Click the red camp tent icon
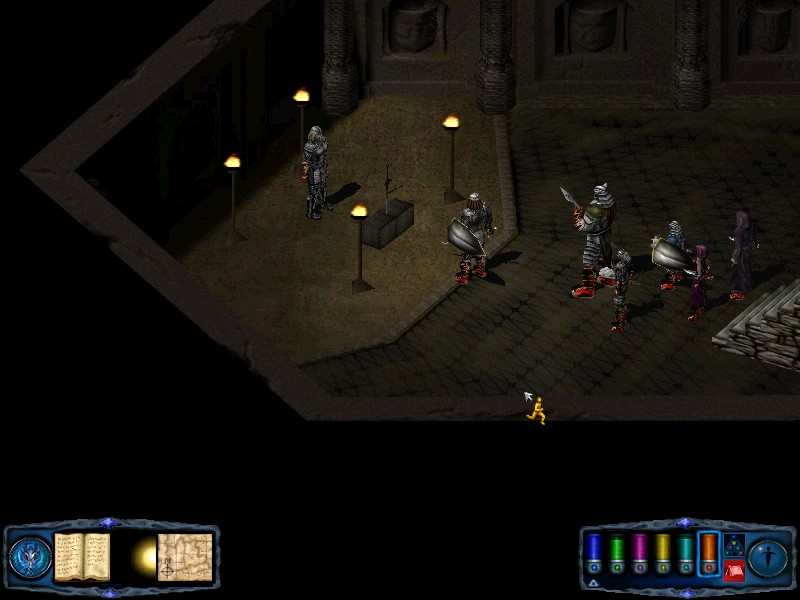The height and width of the screenshot is (600, 800). click(x=734, y=571)
